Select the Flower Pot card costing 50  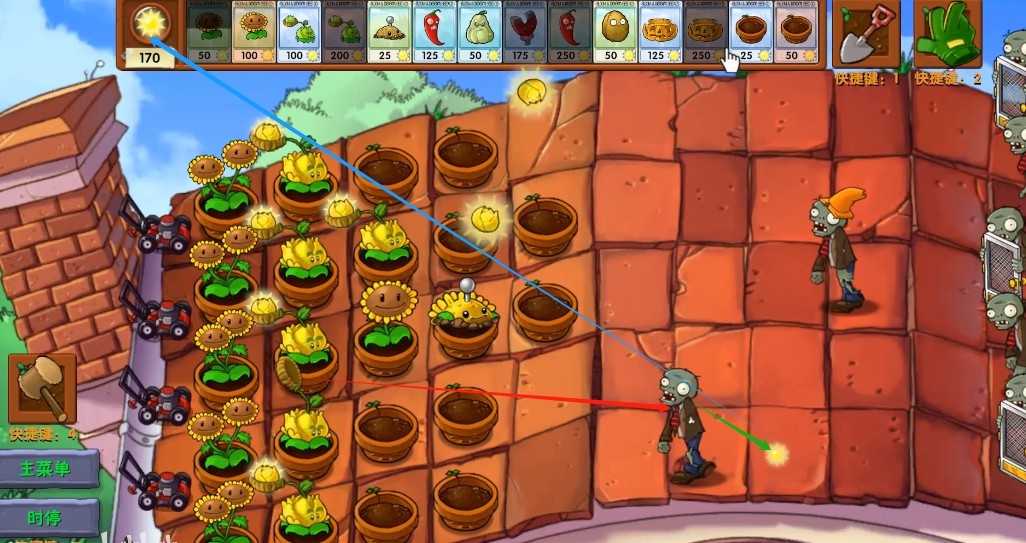tap(795, 32)
